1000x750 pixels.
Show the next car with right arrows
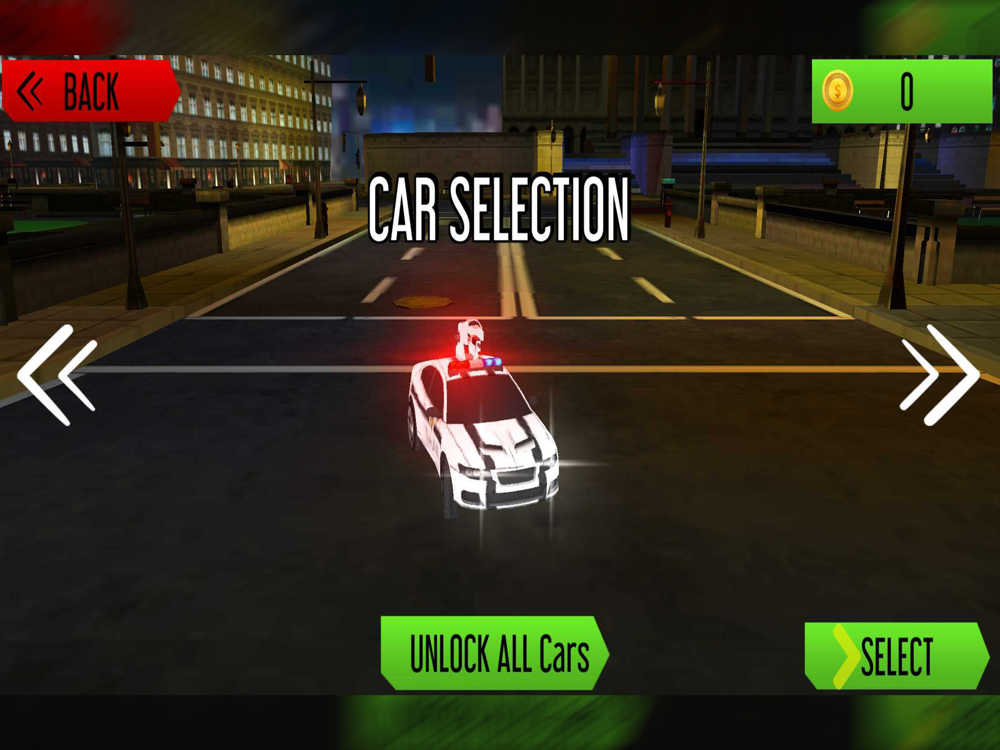pyautogui.click(x=939, y=375)
